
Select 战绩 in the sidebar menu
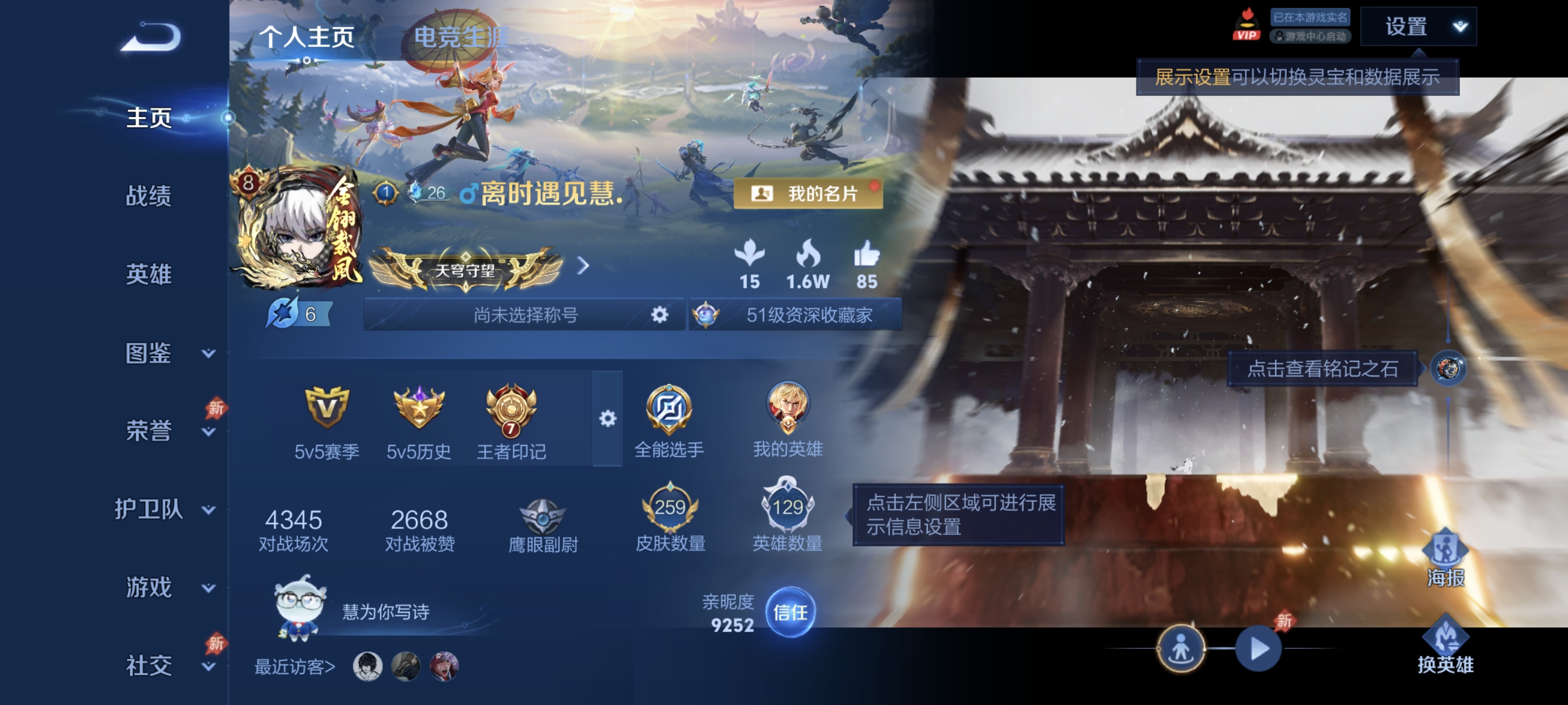tap(150, 197)
